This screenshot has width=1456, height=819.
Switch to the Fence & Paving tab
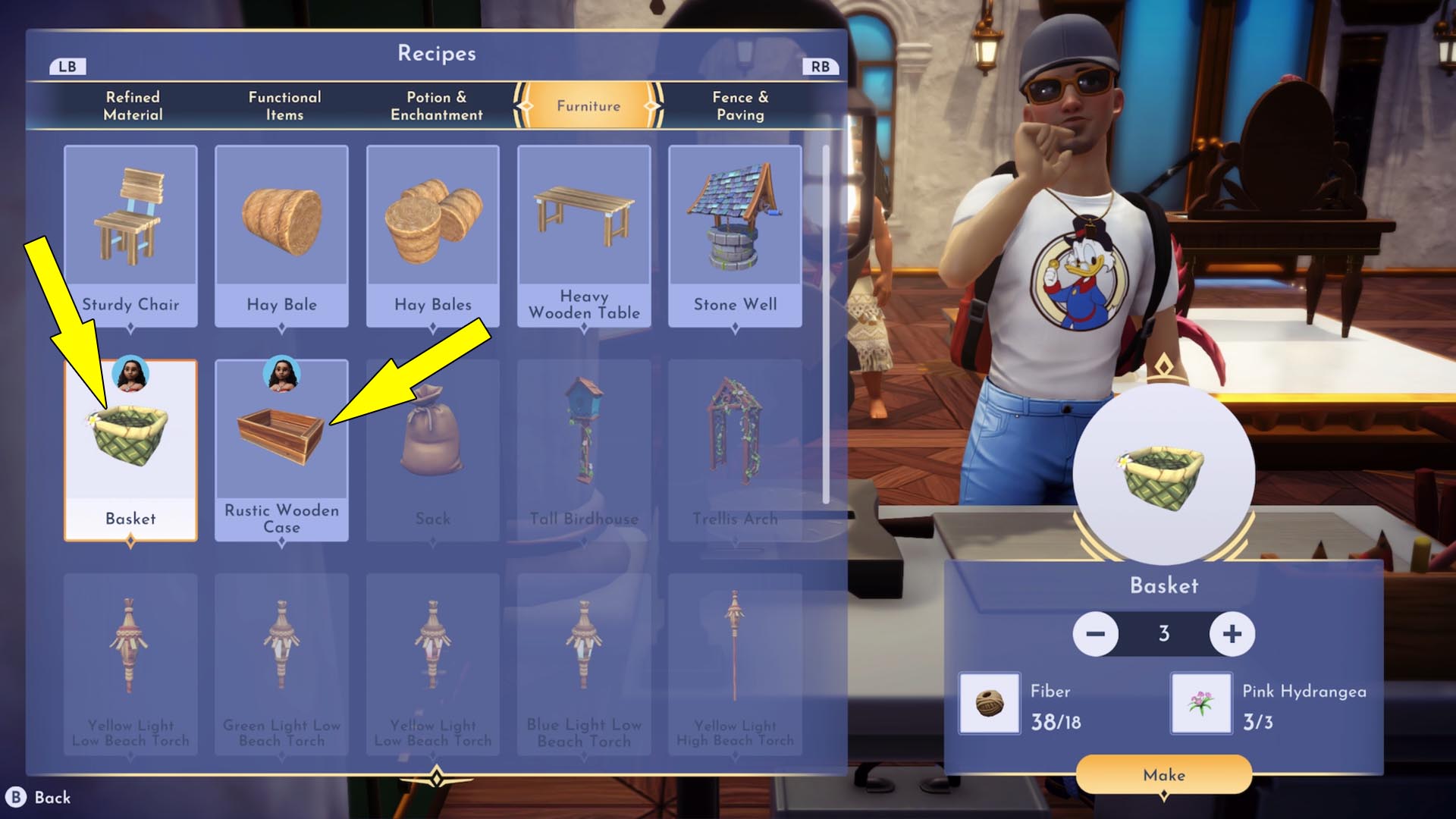click(741, 106)
